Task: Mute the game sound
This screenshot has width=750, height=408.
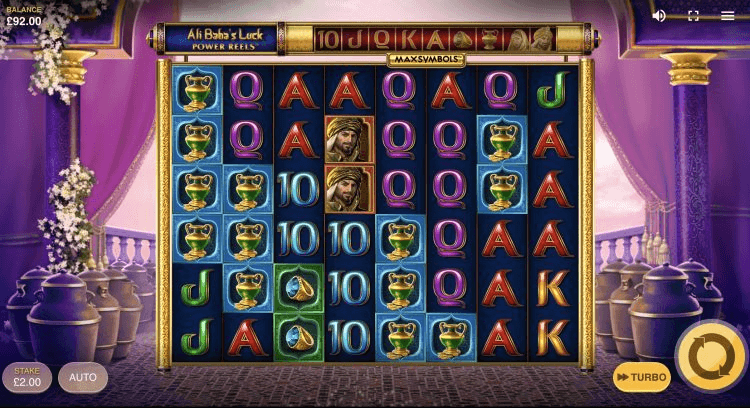Action: click(659, 16)
